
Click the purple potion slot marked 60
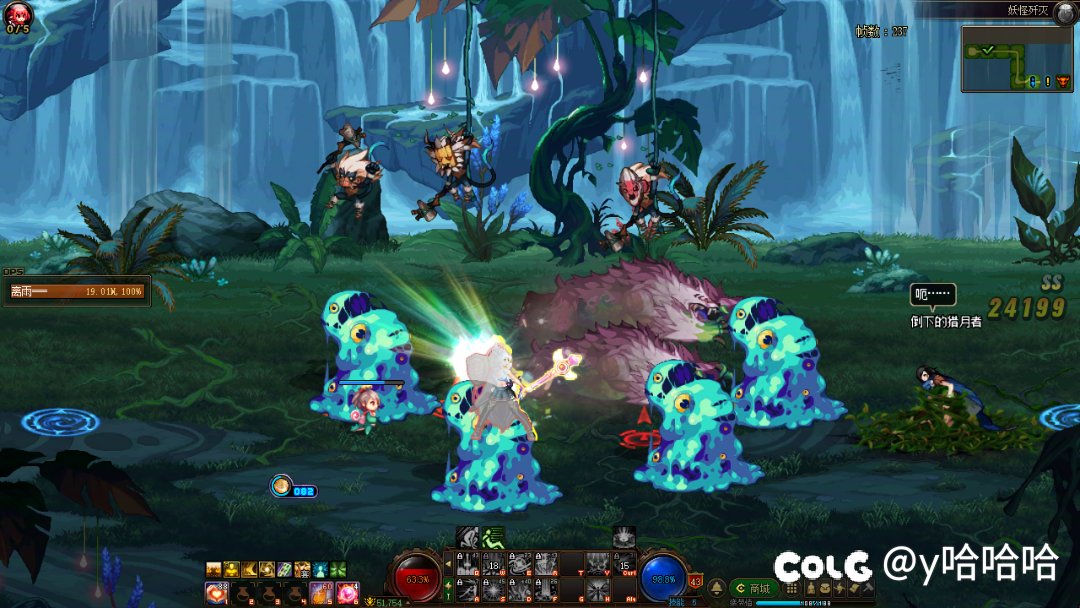(x=321, y=594)
